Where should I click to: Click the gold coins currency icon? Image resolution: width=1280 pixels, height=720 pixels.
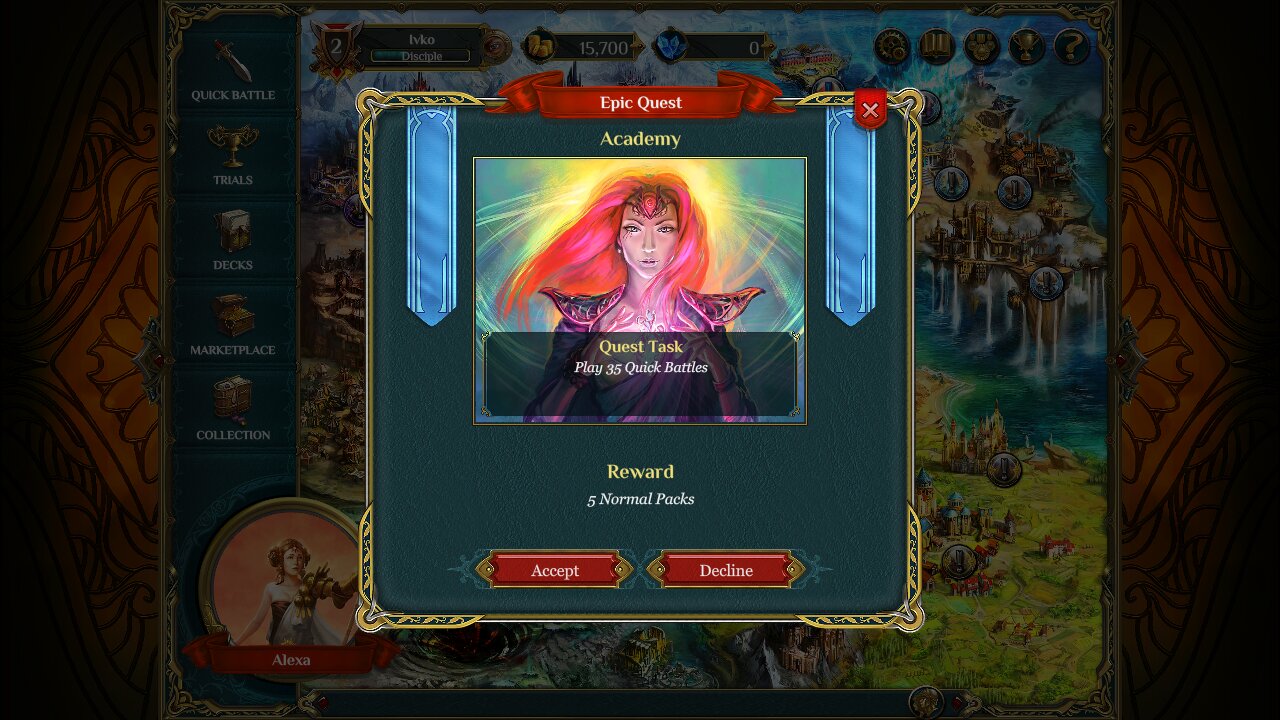[538, 46]
